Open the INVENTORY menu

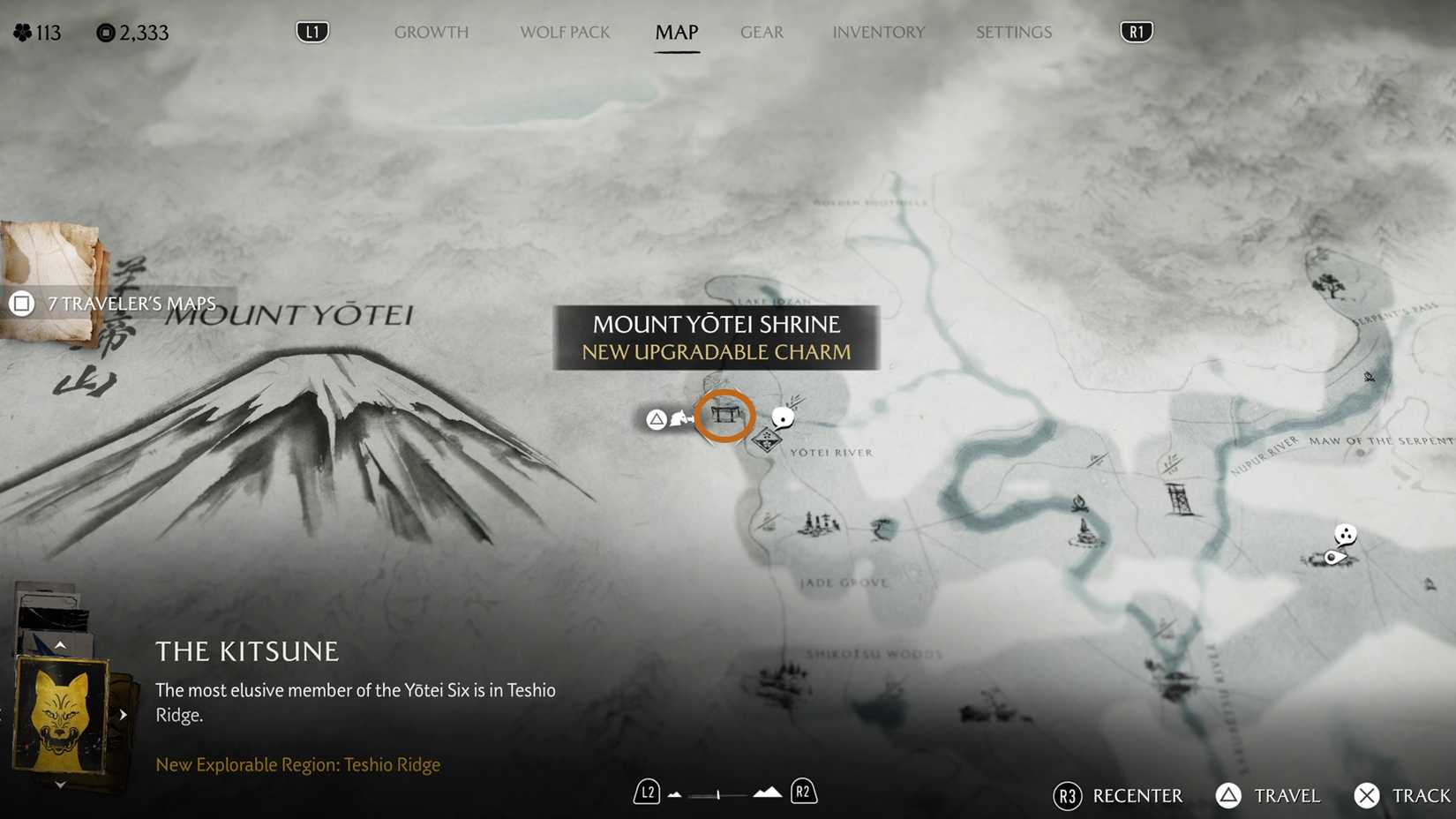click(x=879, y=32)
